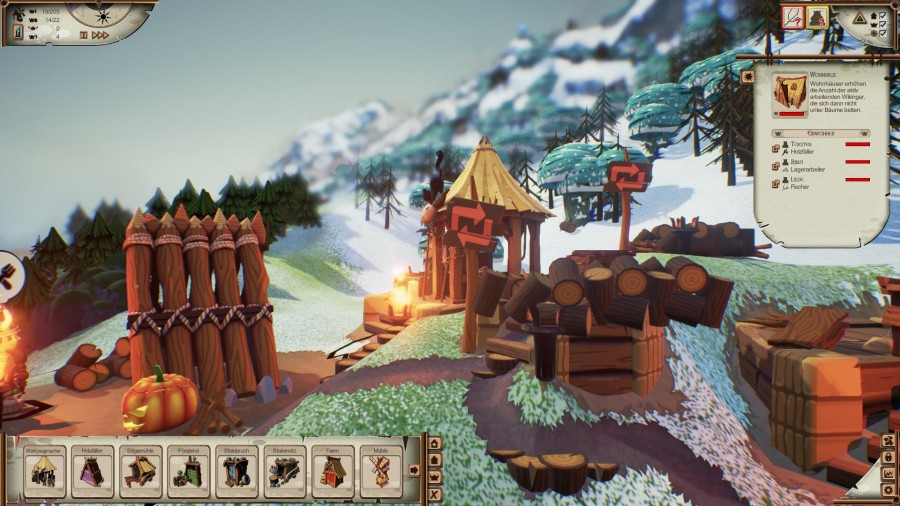
Task: Select the Steinmetz building card
Action: (x=284, y=471)
